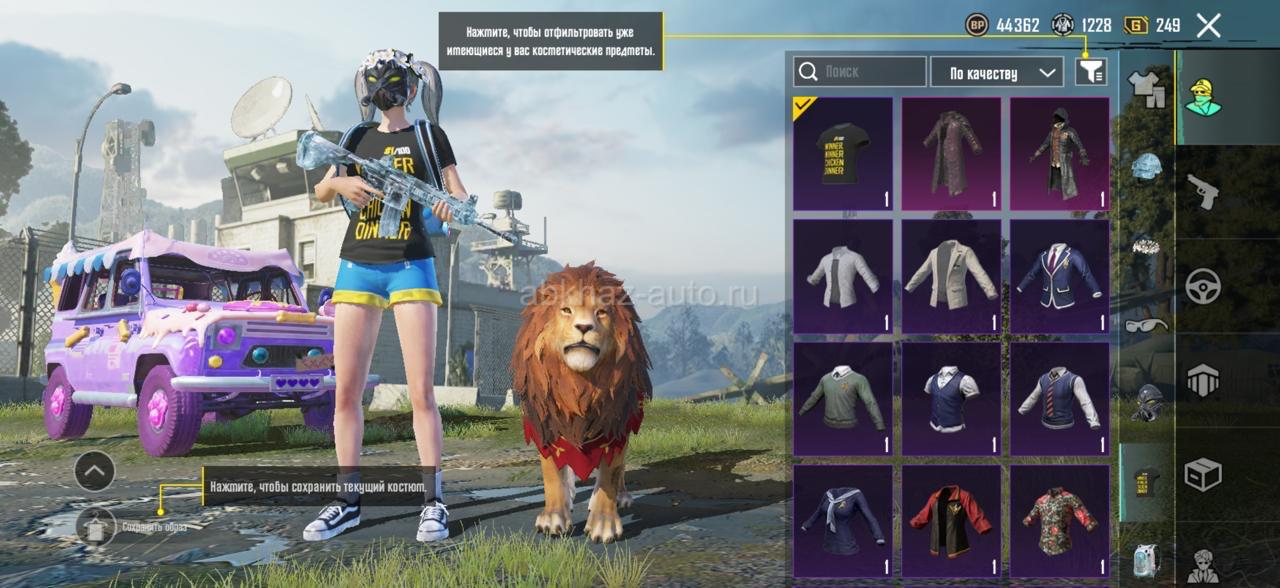Screen dimensions: 1280x588
Task: Select the green sweater with collar
Action: tap(842, 399)
